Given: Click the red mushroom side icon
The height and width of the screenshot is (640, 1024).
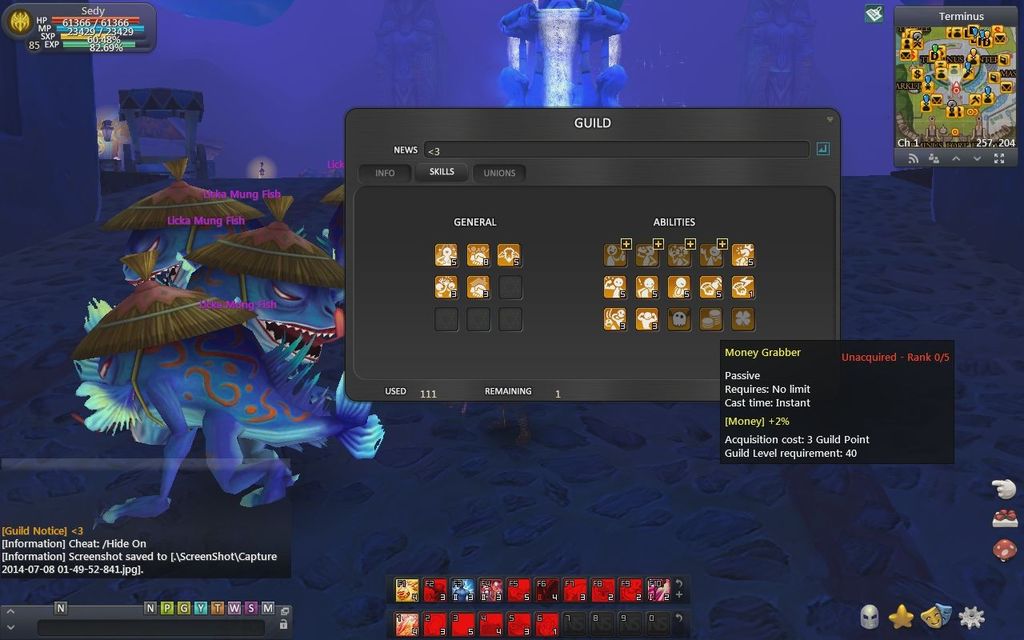Looking at the screenshot, I should tap(1004, 549).
